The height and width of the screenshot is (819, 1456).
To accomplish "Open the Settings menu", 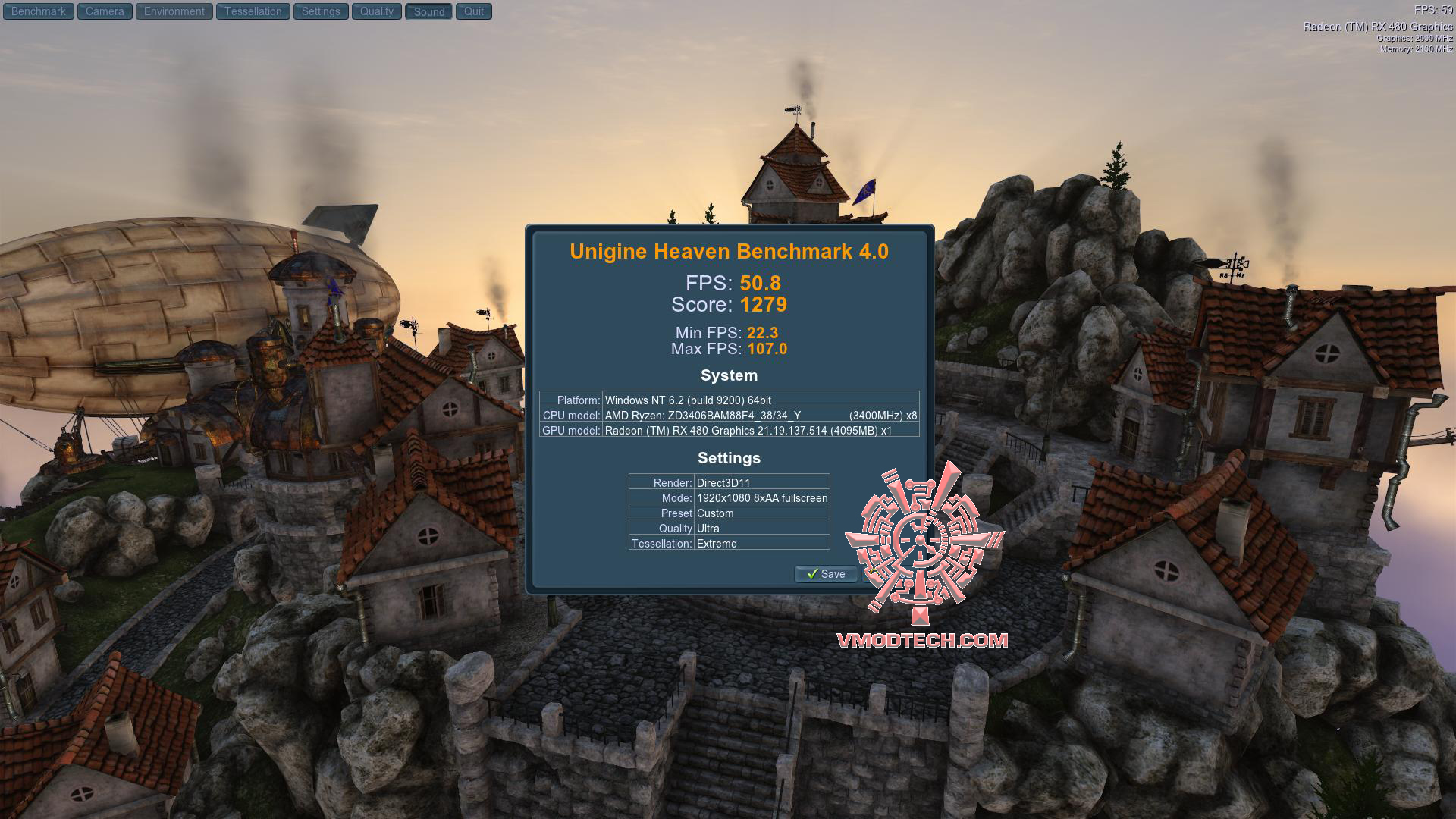I will pos(321,11).
